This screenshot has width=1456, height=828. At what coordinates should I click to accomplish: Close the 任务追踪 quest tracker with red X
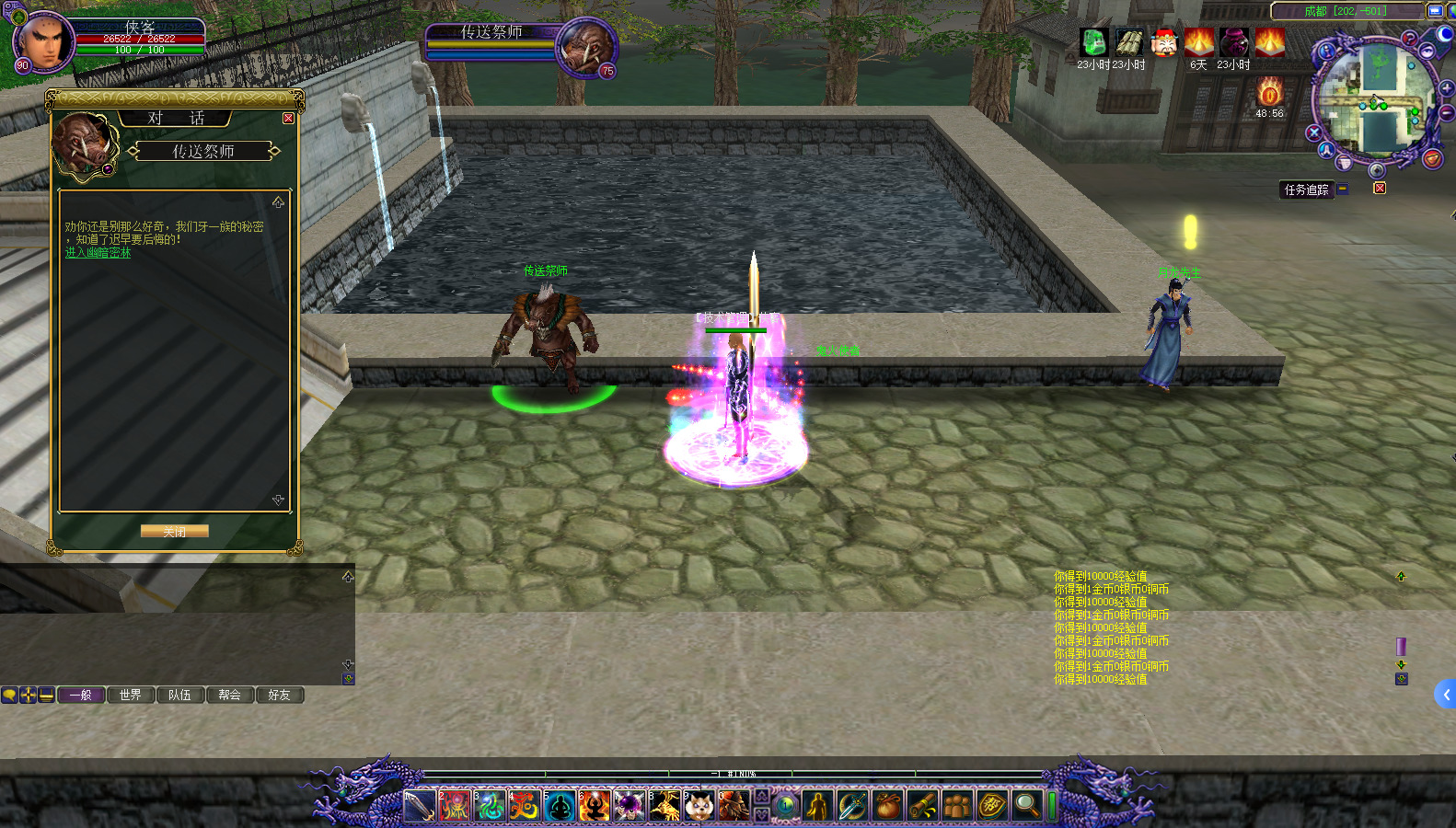tap(1380, 189)
